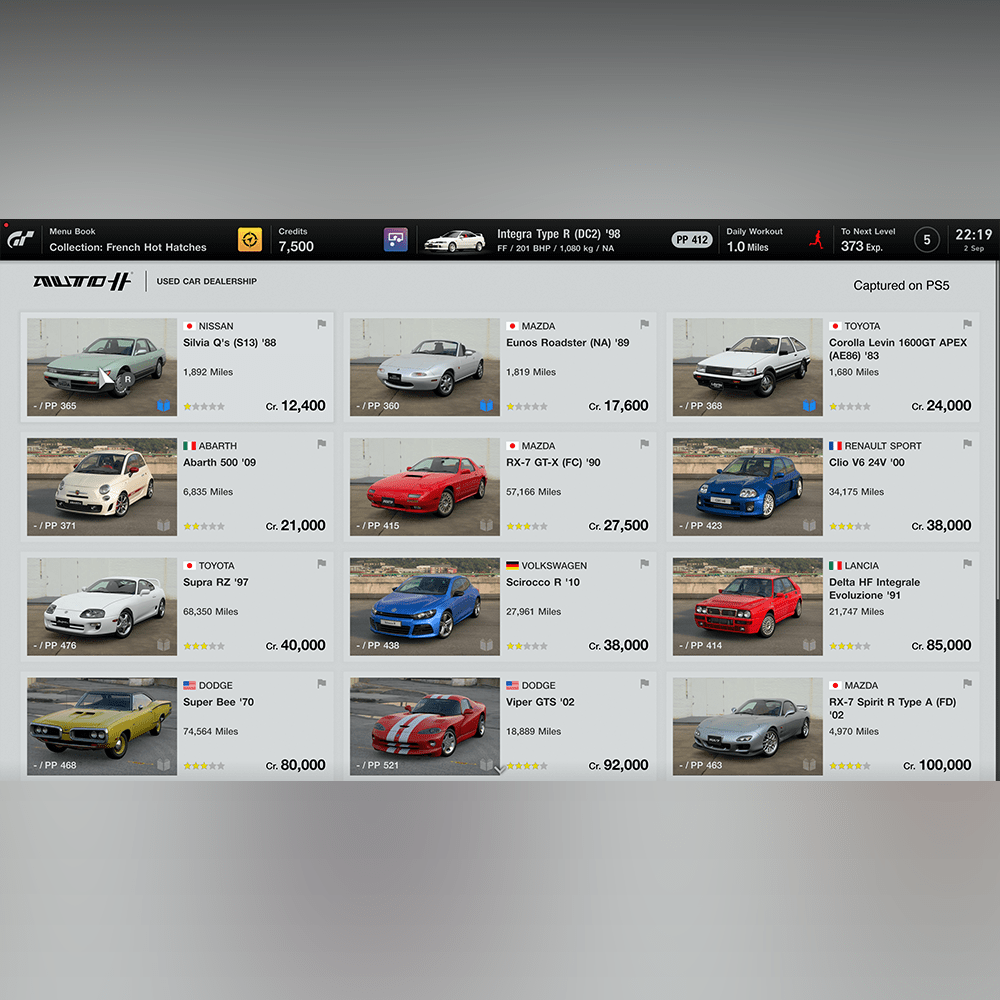Choose the Renault Sport Clio V6 24V '00

click(x=823, y=486)
